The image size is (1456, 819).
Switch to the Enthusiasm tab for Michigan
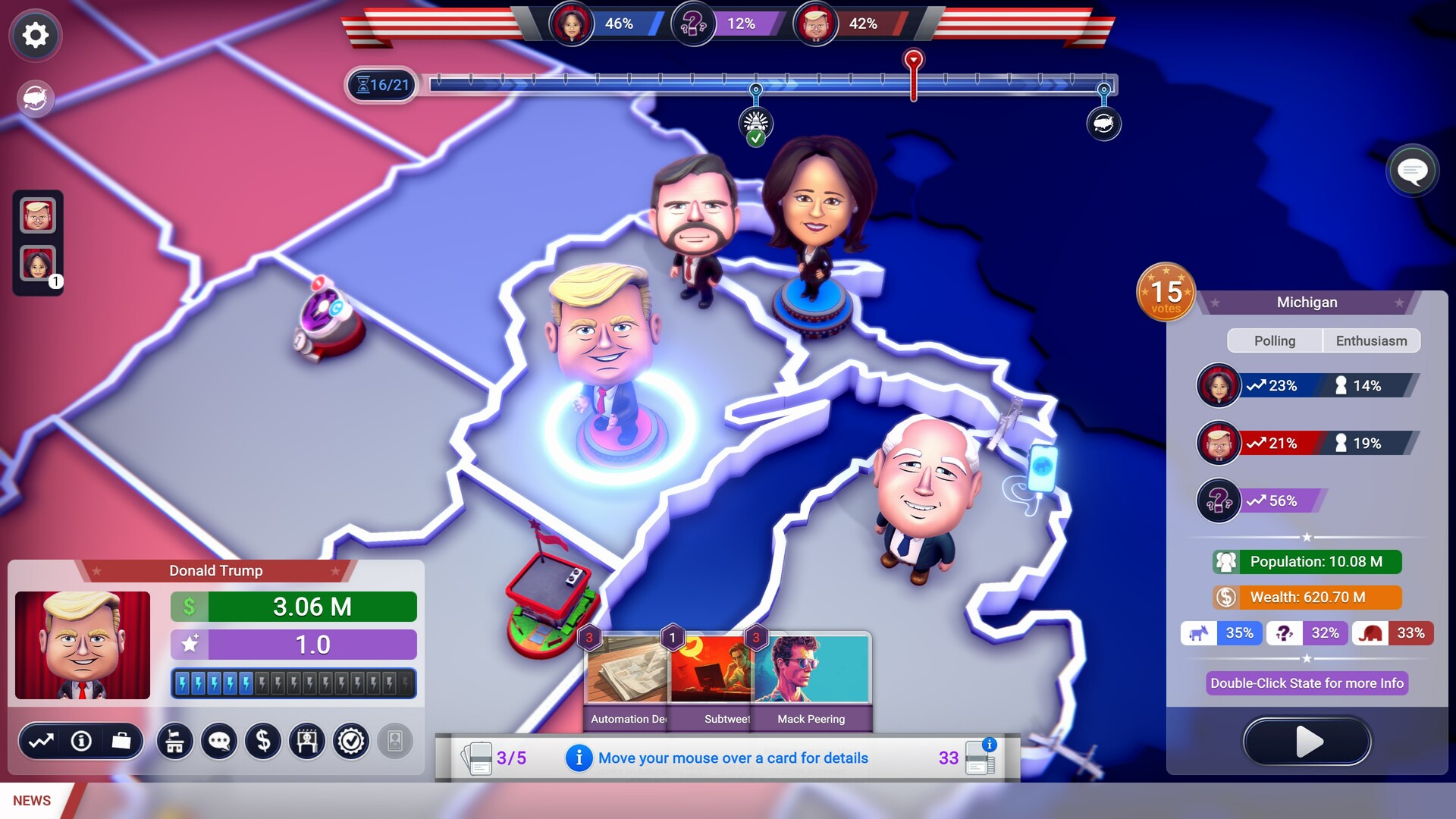click(1371, 340)
